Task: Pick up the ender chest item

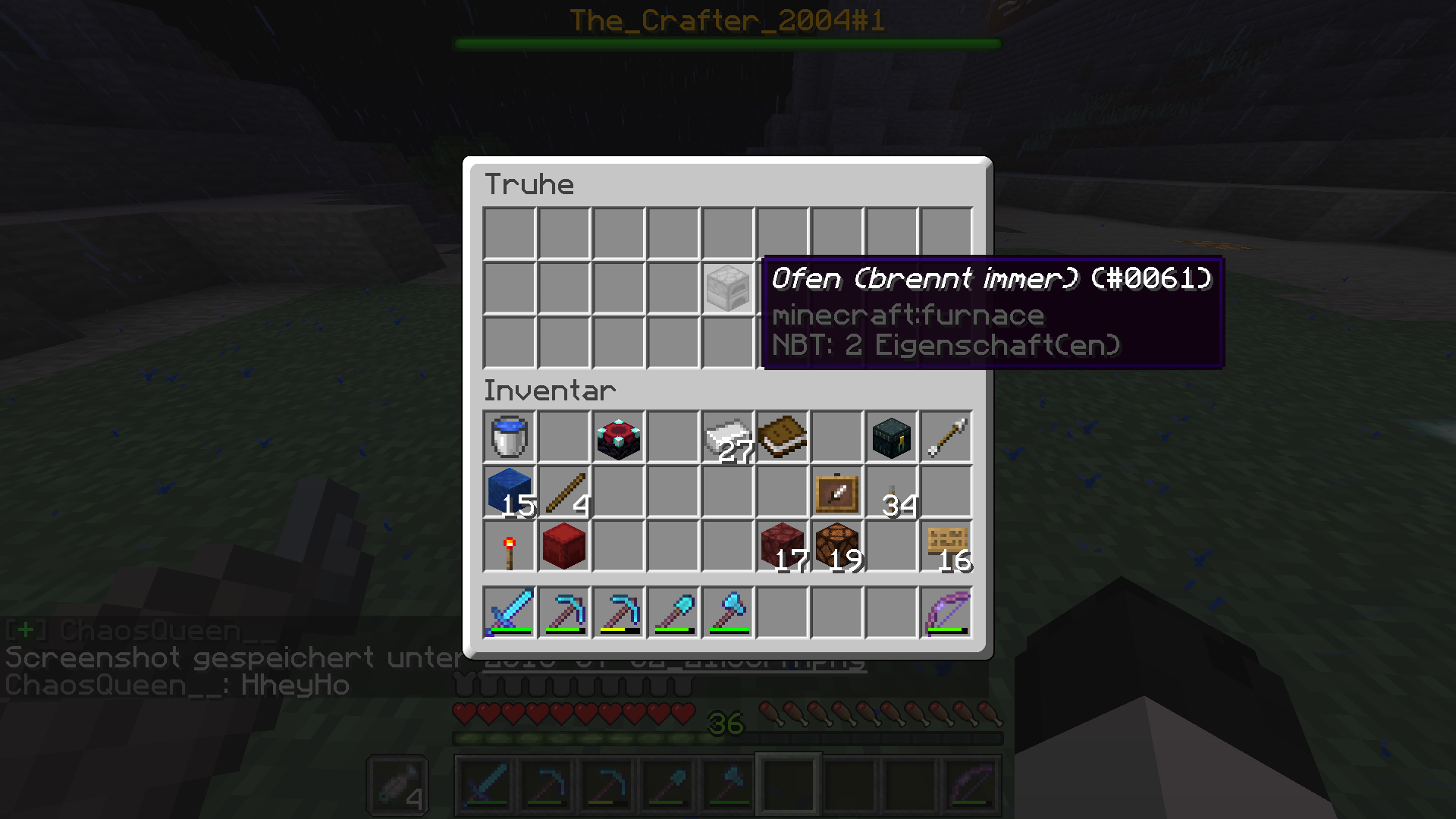Action: (891, 438)
